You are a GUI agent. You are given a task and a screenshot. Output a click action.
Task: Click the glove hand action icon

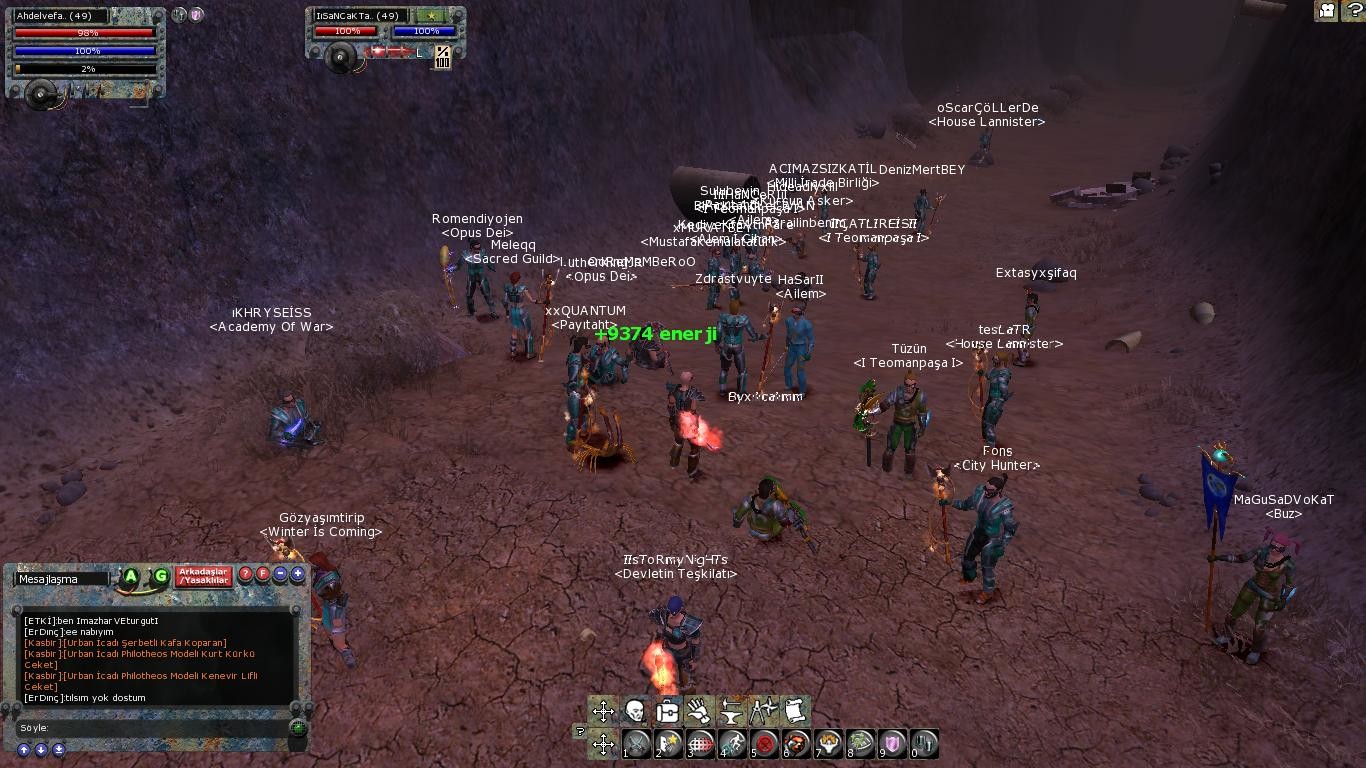[699, 711]
